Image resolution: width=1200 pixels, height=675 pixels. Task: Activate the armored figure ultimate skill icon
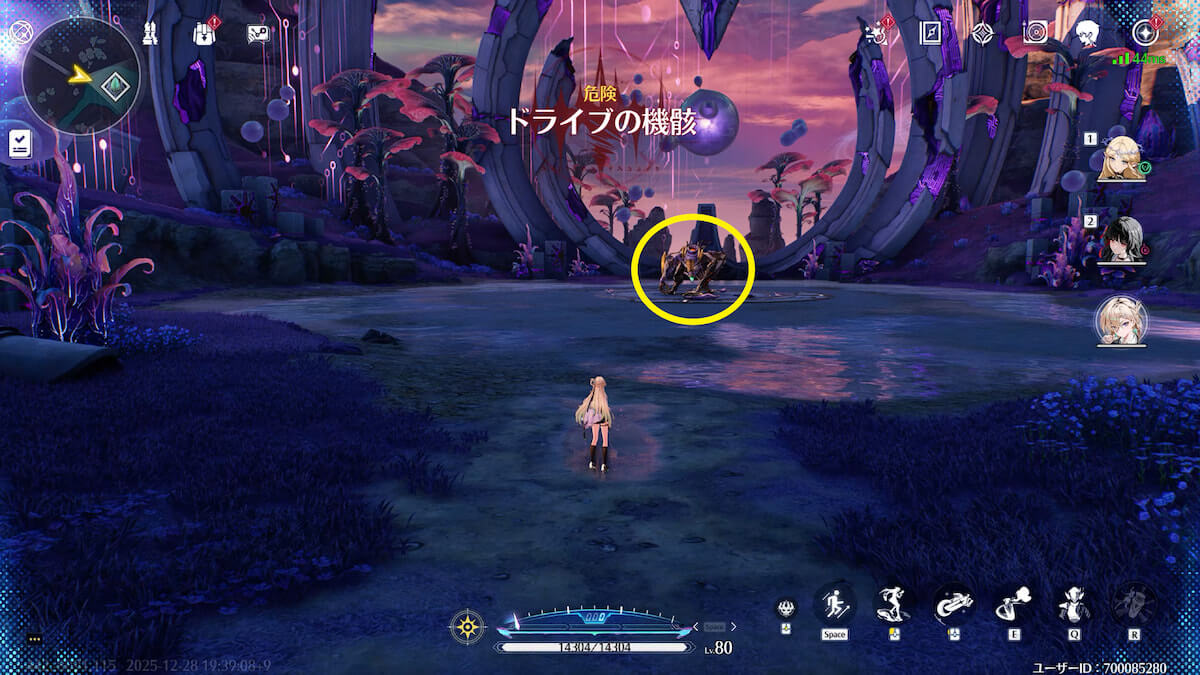[1134, 603]
